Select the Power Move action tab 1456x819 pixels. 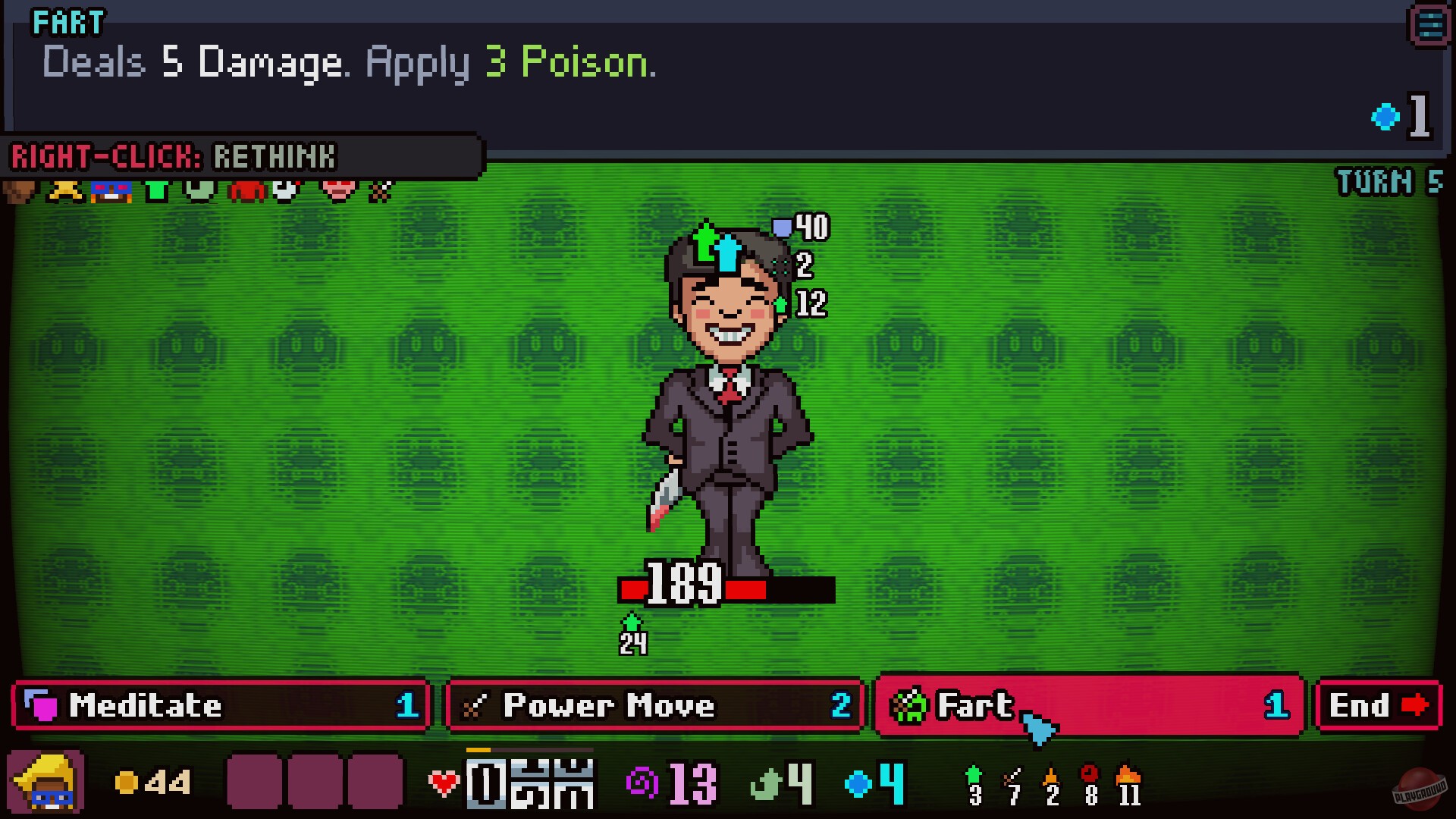click(654, 706)
